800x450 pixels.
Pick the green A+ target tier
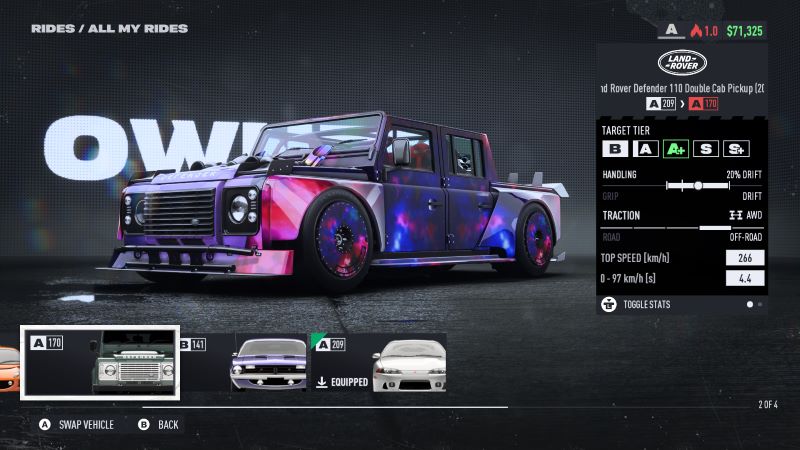676,149
